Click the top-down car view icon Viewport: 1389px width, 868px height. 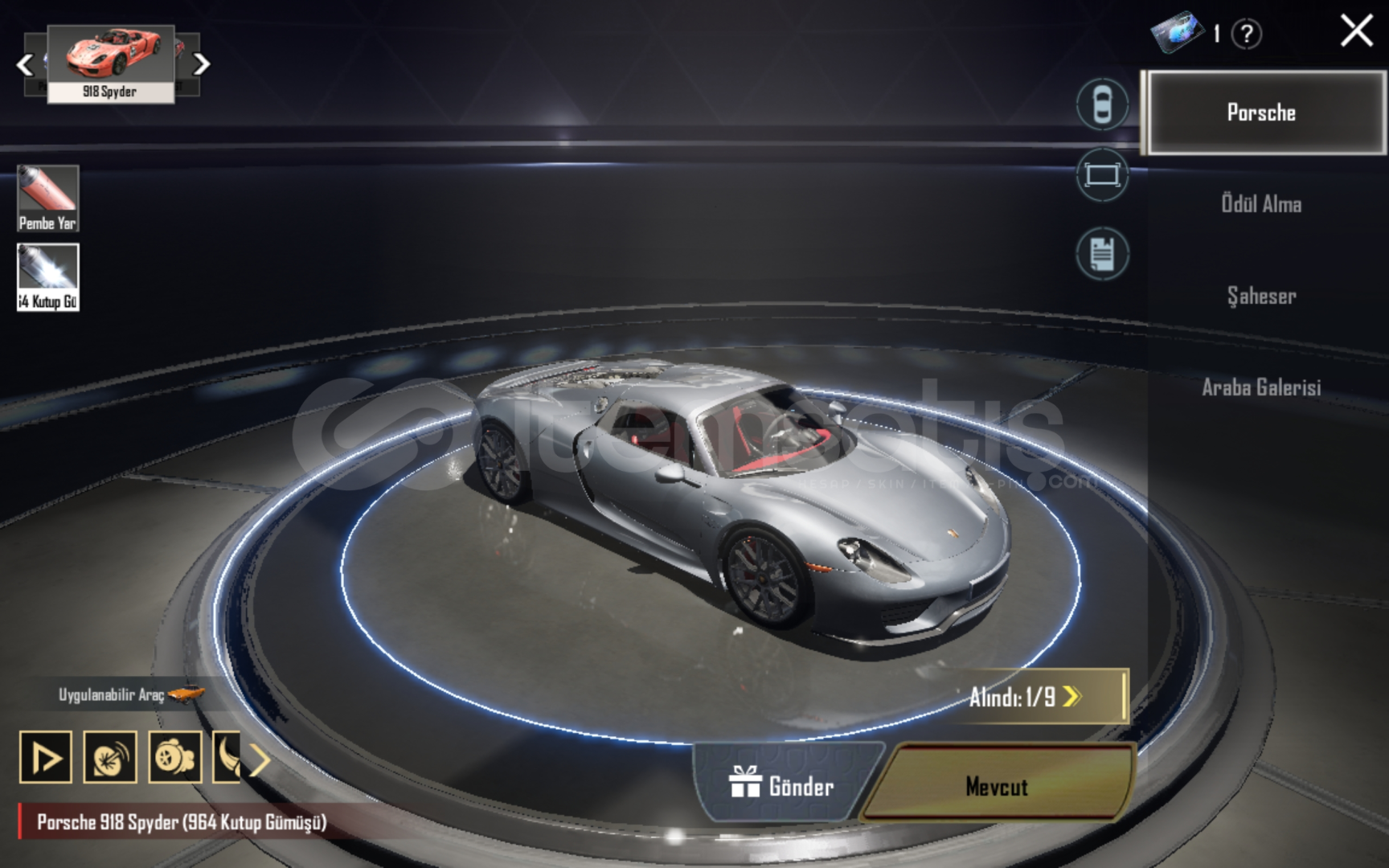point(1102,104)
